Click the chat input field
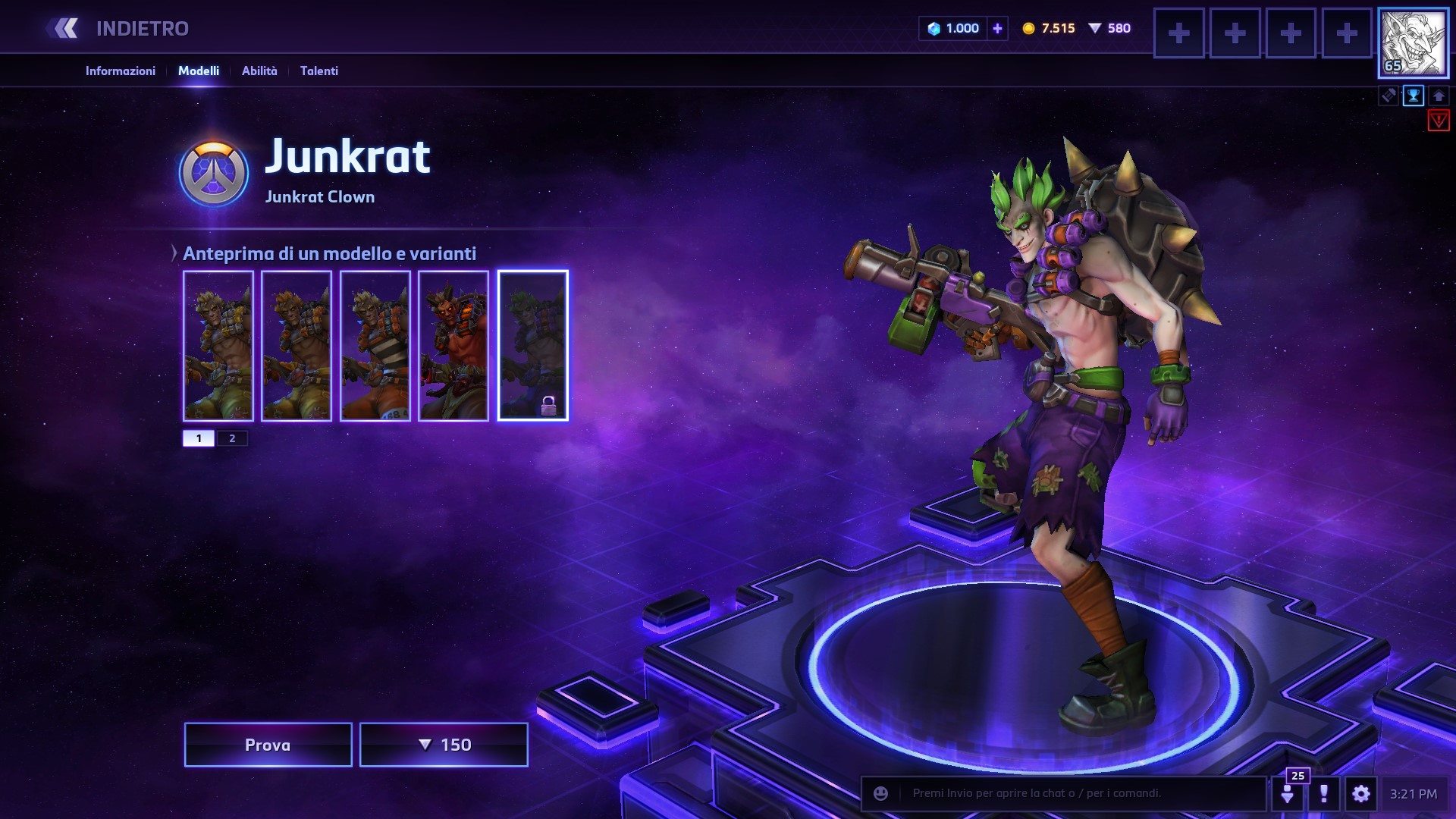 tap(1077, 793)
